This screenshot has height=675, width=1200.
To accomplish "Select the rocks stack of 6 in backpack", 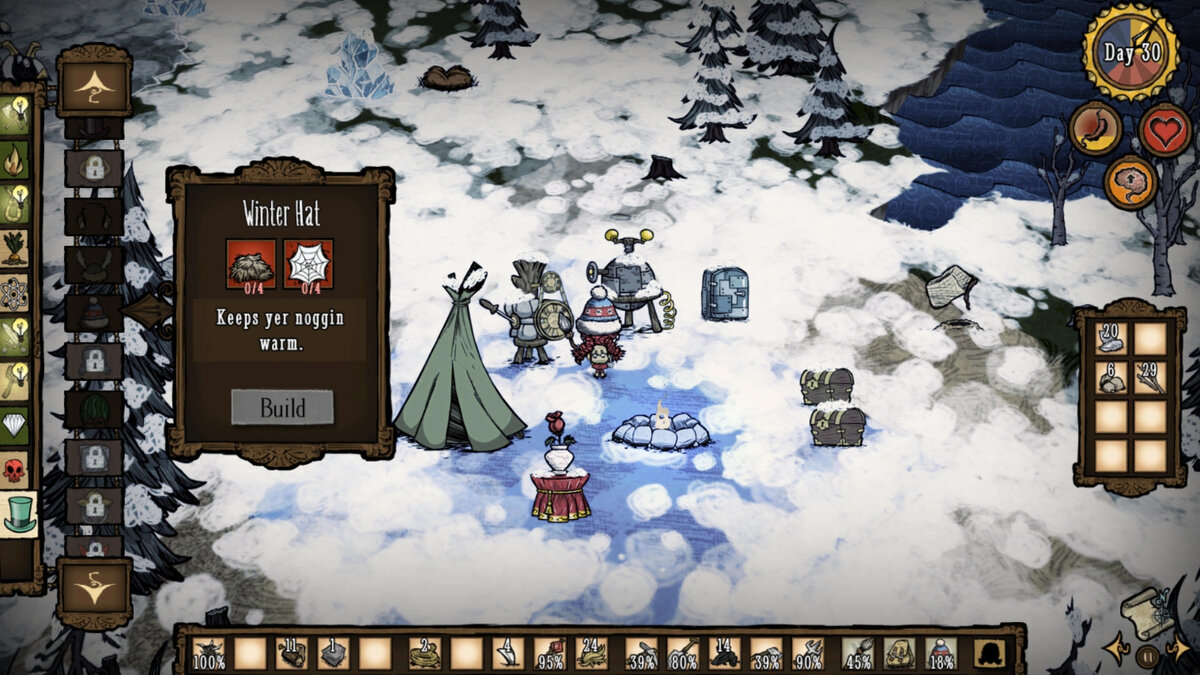I will click(1110, 377).
